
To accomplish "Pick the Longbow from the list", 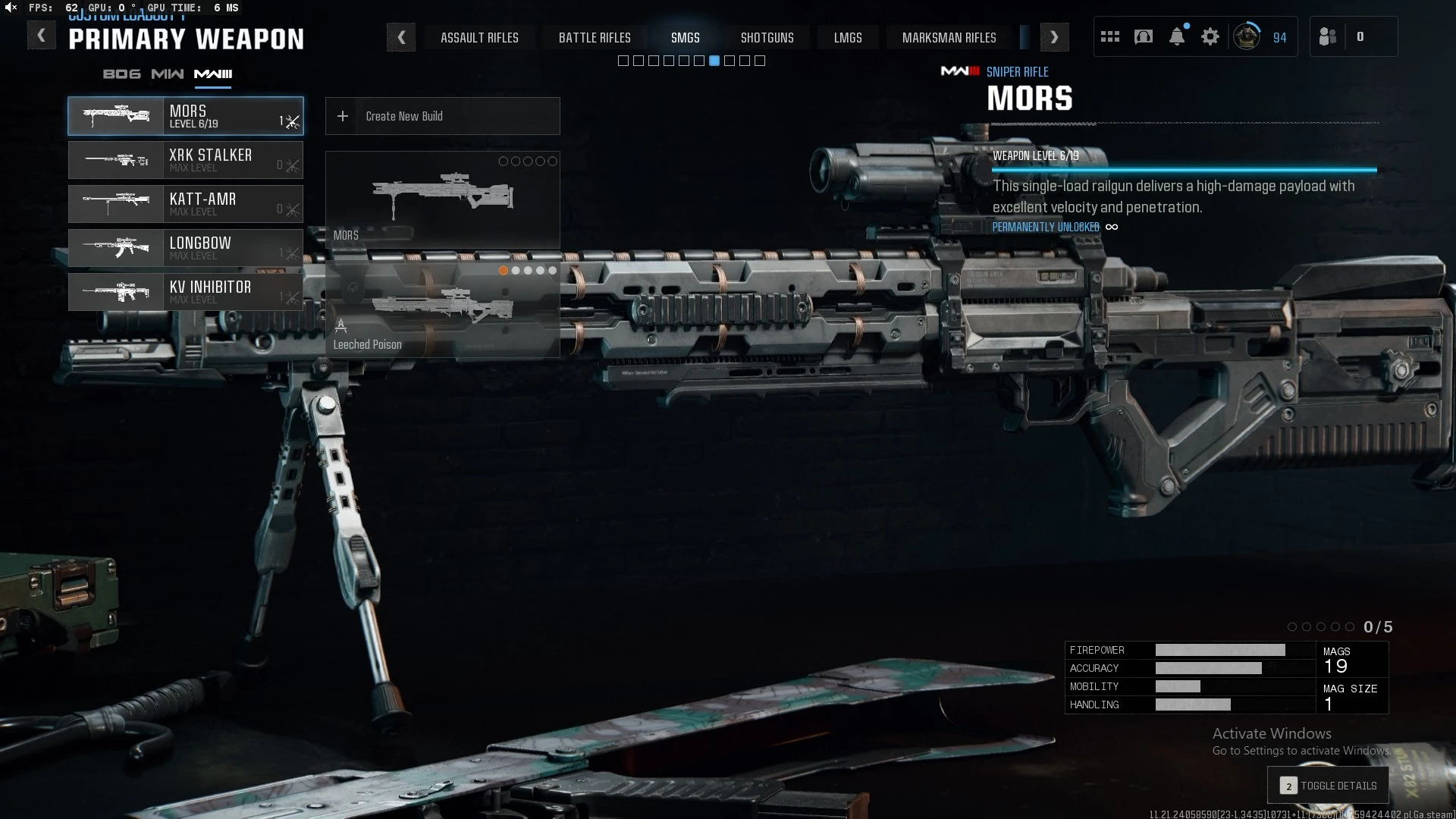I will 186,248.
